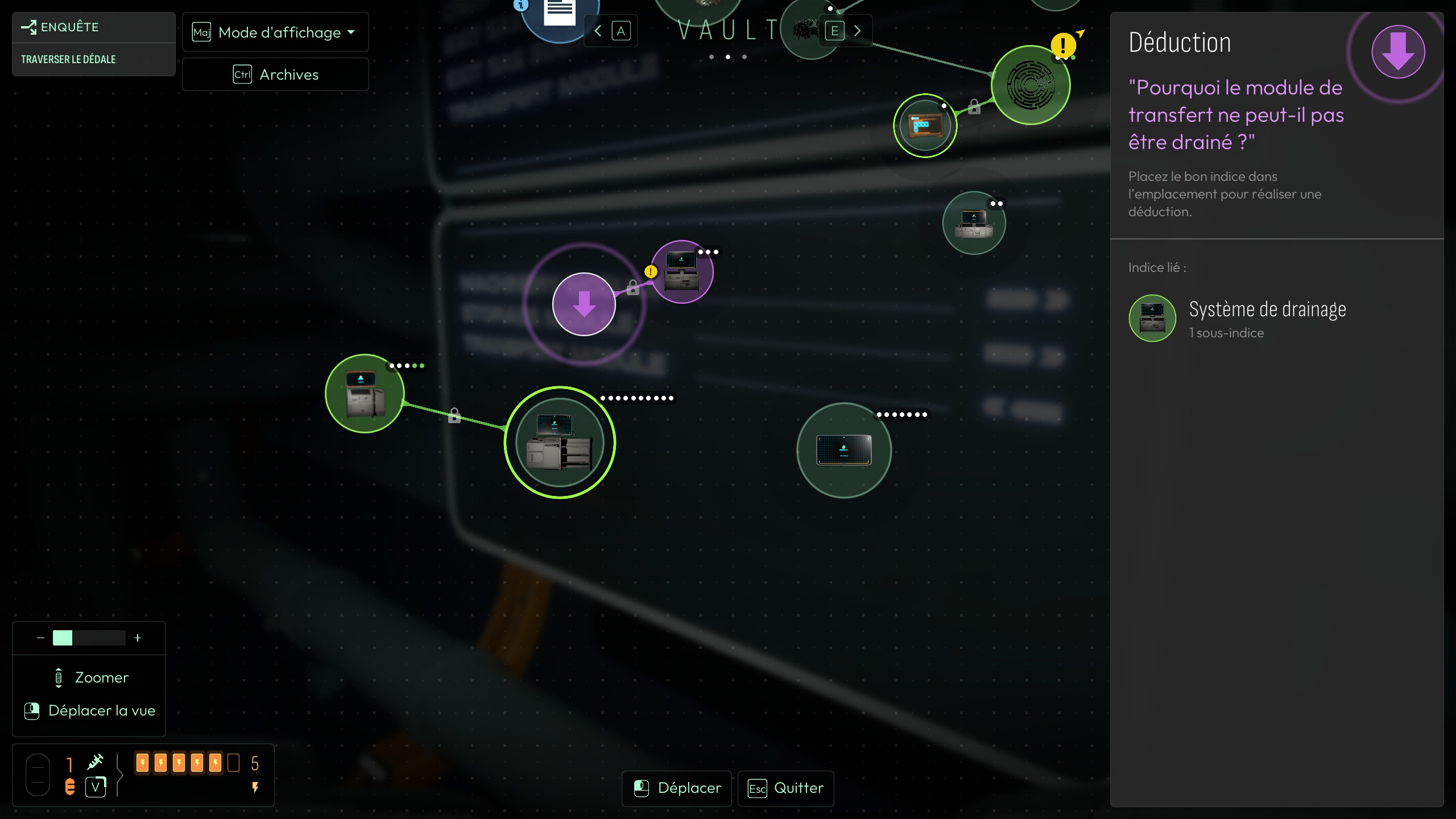Screen dimensions: 1456x819
Task: Select the labyrinth maze clue node
Action: 1030,85
